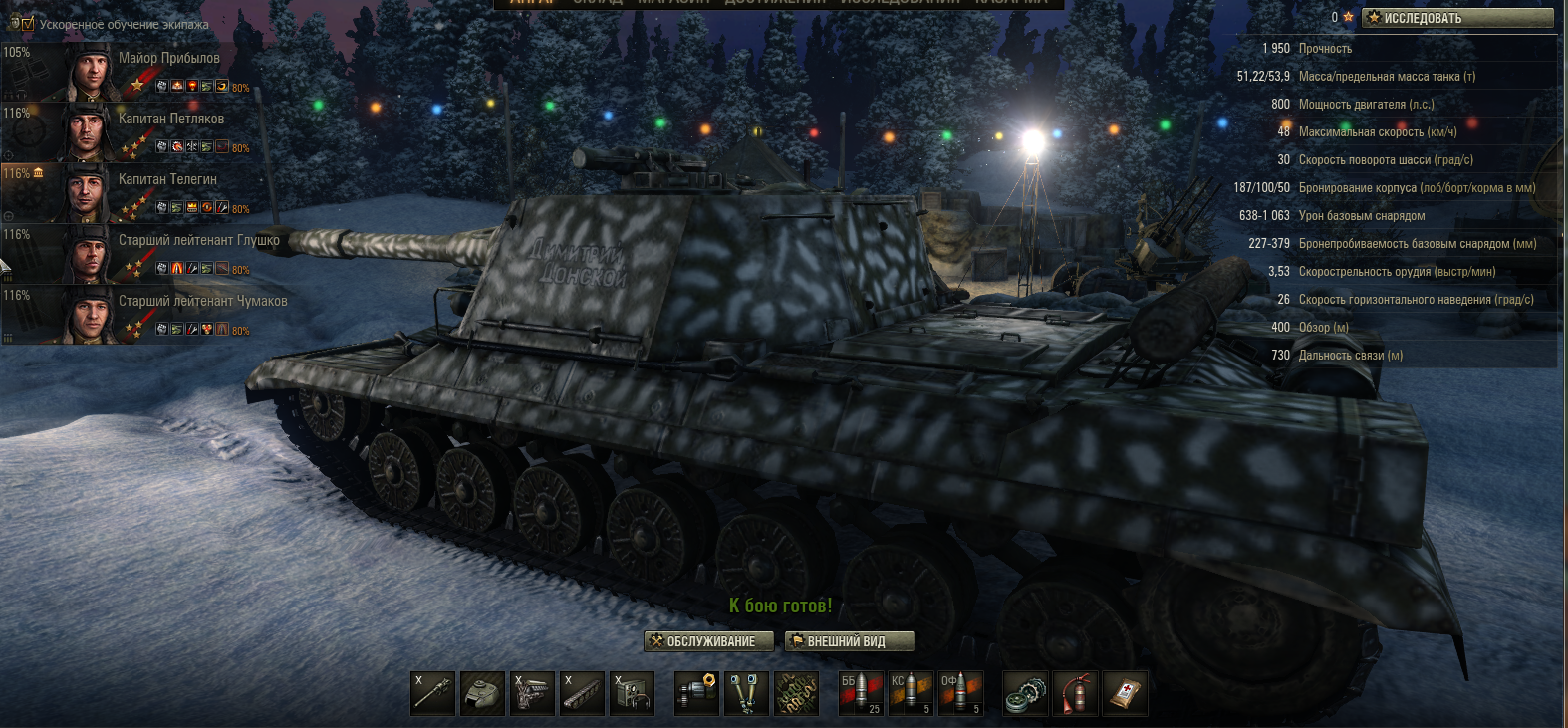
Task: Toggle accelerated crew training checkbox
Action: 27,24
